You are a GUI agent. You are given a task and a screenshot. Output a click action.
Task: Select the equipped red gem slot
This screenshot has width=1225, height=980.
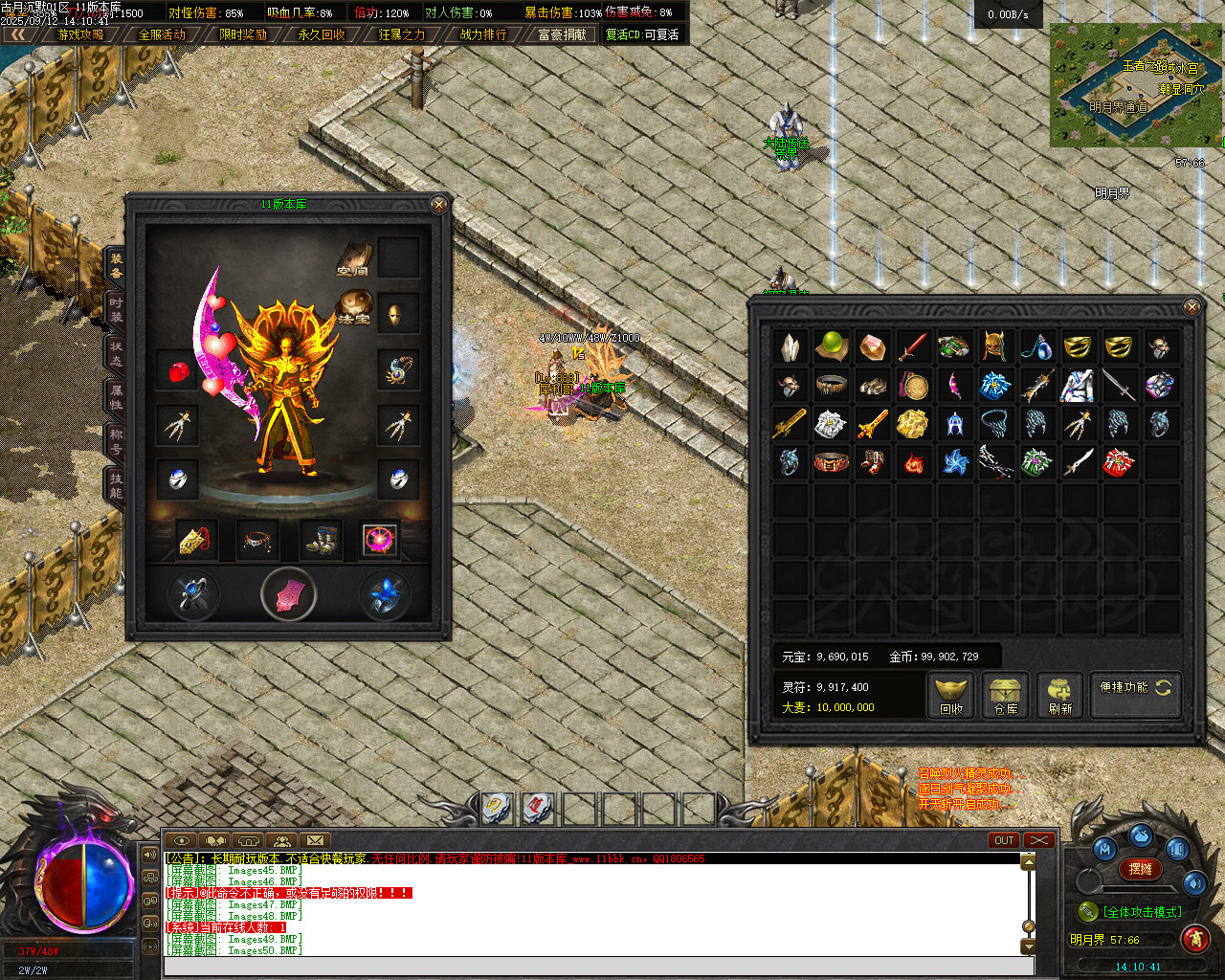pyautogui.click(x=178, y=370)
